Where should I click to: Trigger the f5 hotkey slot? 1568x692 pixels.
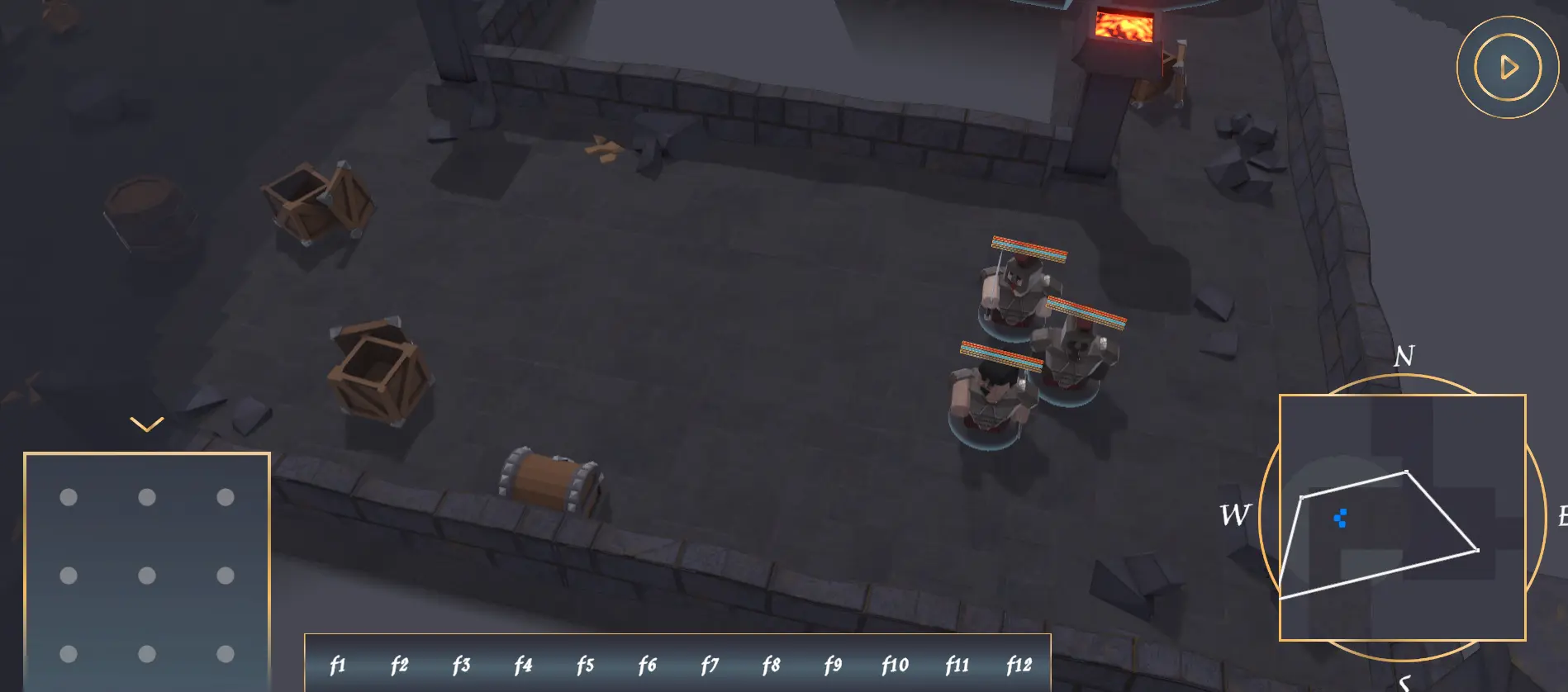586,663
